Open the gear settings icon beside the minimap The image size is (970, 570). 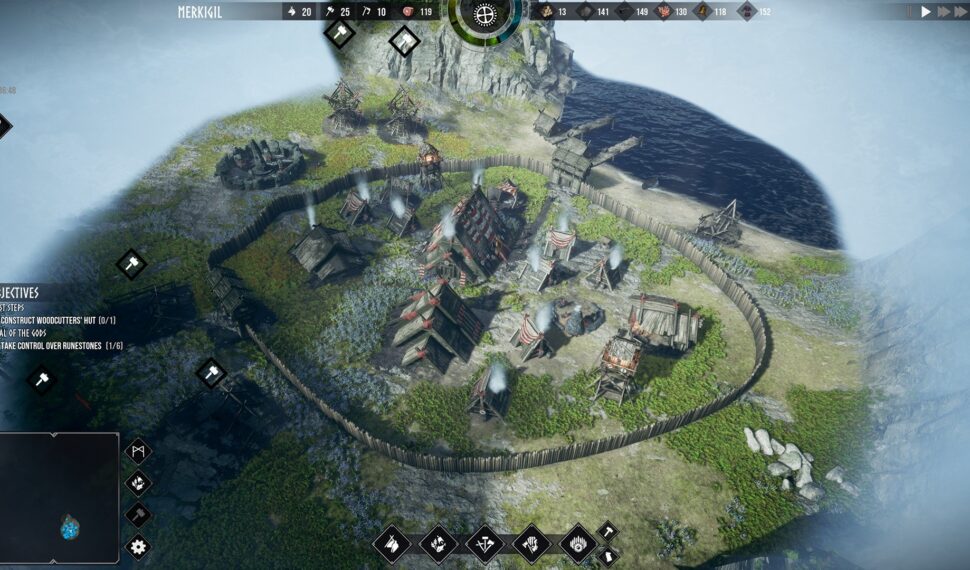[x=138, y=546]
